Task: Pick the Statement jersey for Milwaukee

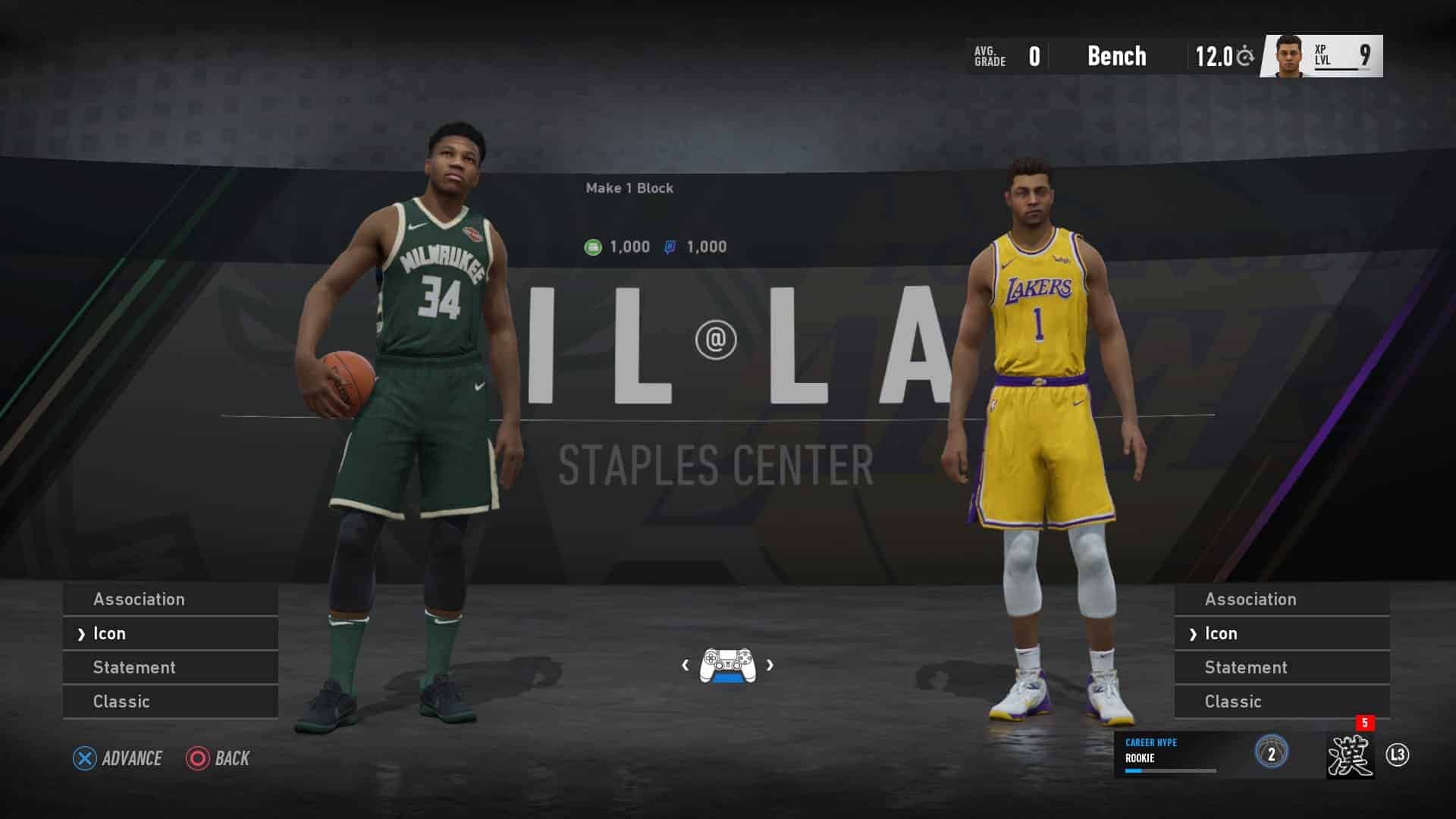Action: (170, 667)
